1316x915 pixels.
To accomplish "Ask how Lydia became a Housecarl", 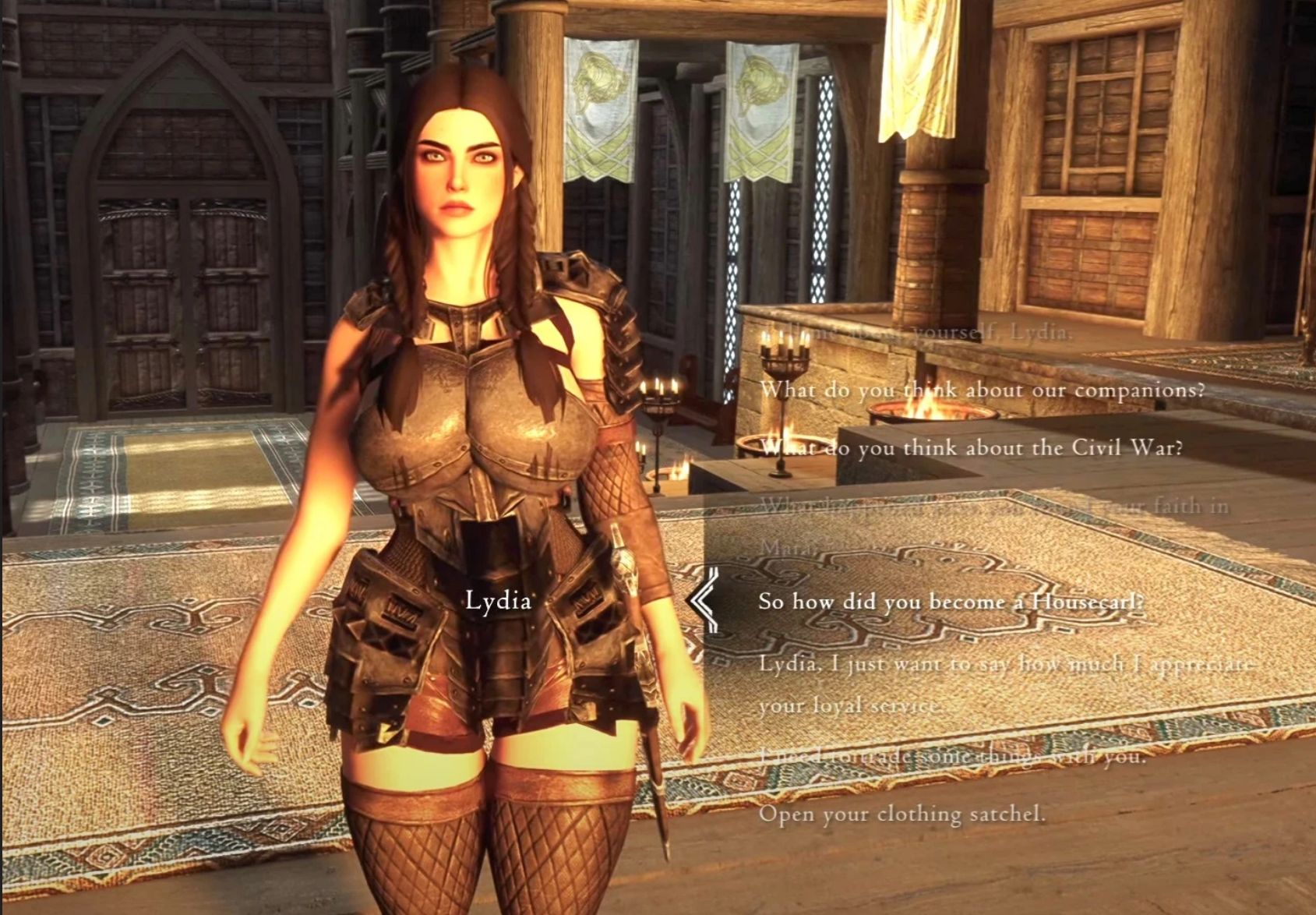I will click(x=951, y=602).
